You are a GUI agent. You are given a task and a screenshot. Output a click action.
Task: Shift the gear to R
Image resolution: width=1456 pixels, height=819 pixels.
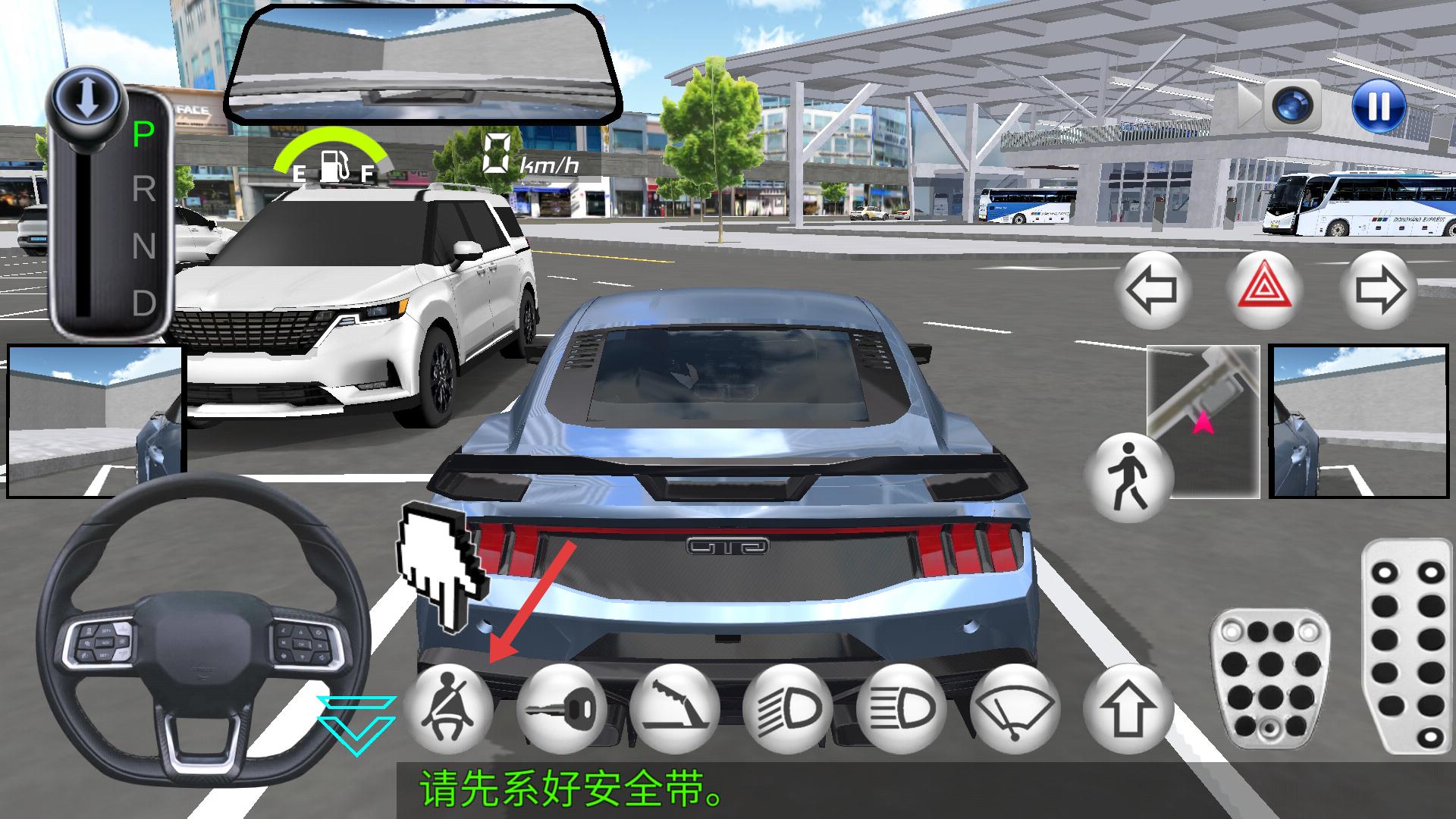coord(143,190)
